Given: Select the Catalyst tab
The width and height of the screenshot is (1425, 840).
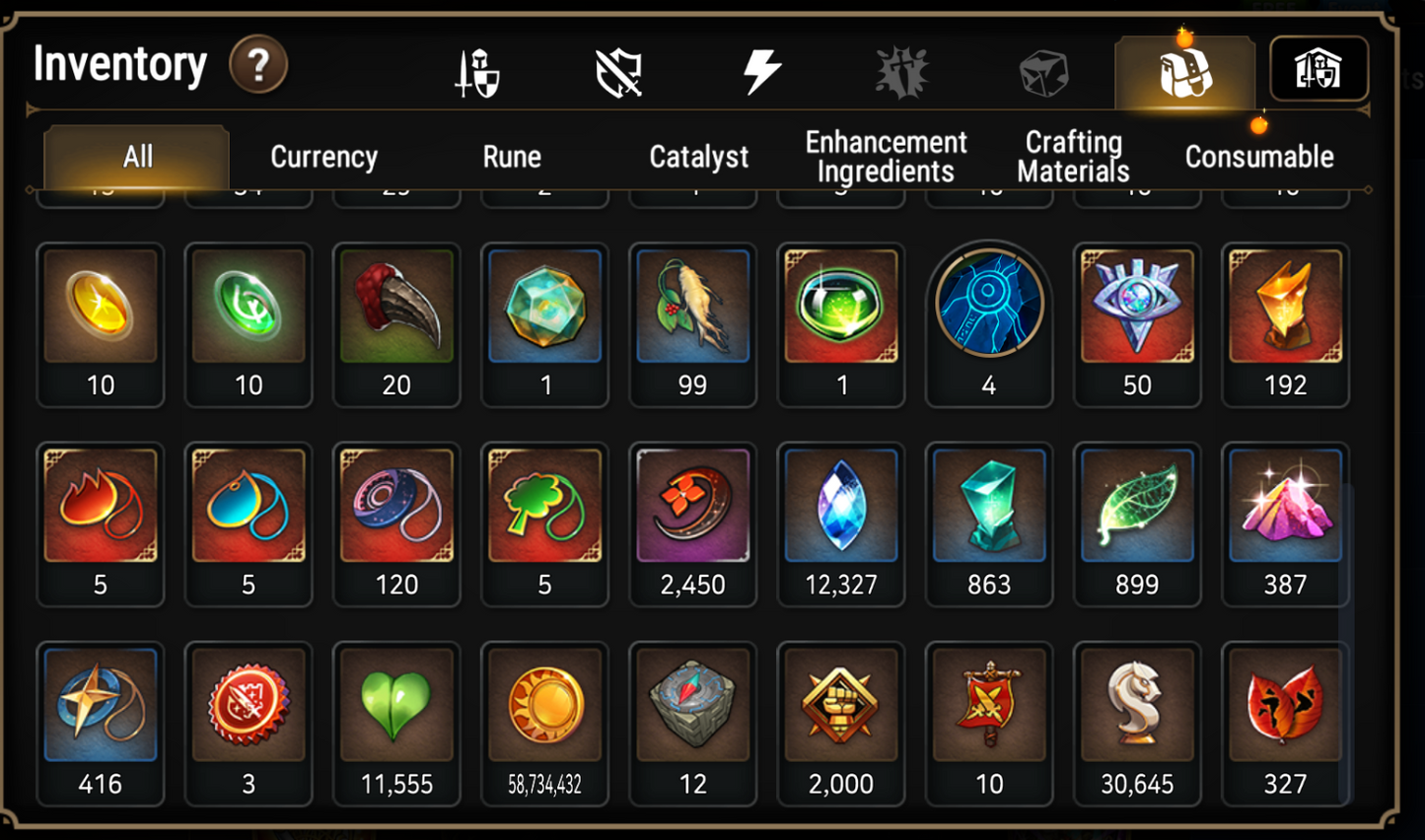Looking at the screenshot, I should (698, 156).
